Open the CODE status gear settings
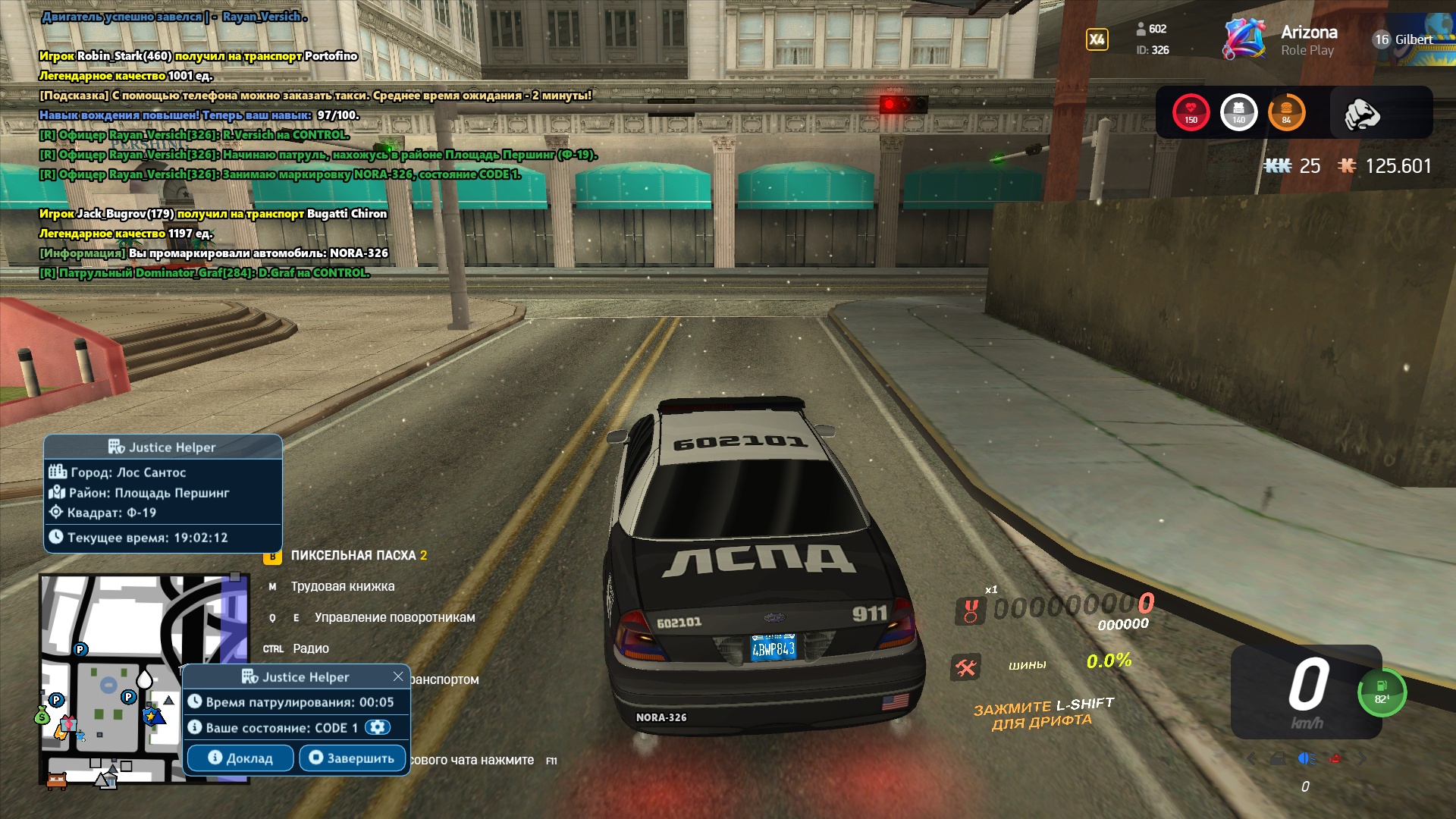 377,727
